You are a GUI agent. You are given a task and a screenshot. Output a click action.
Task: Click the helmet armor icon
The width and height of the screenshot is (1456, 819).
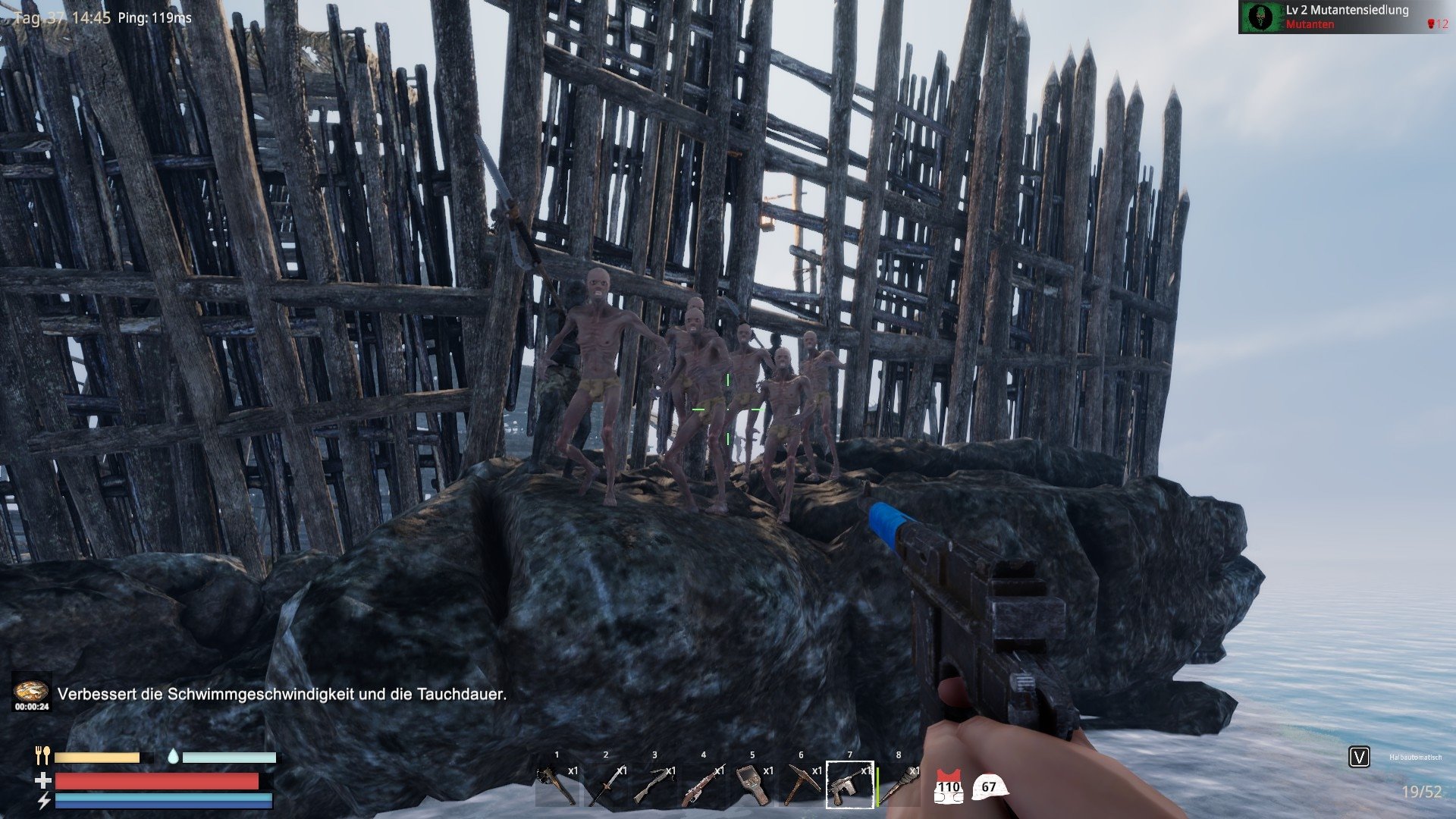989,787
